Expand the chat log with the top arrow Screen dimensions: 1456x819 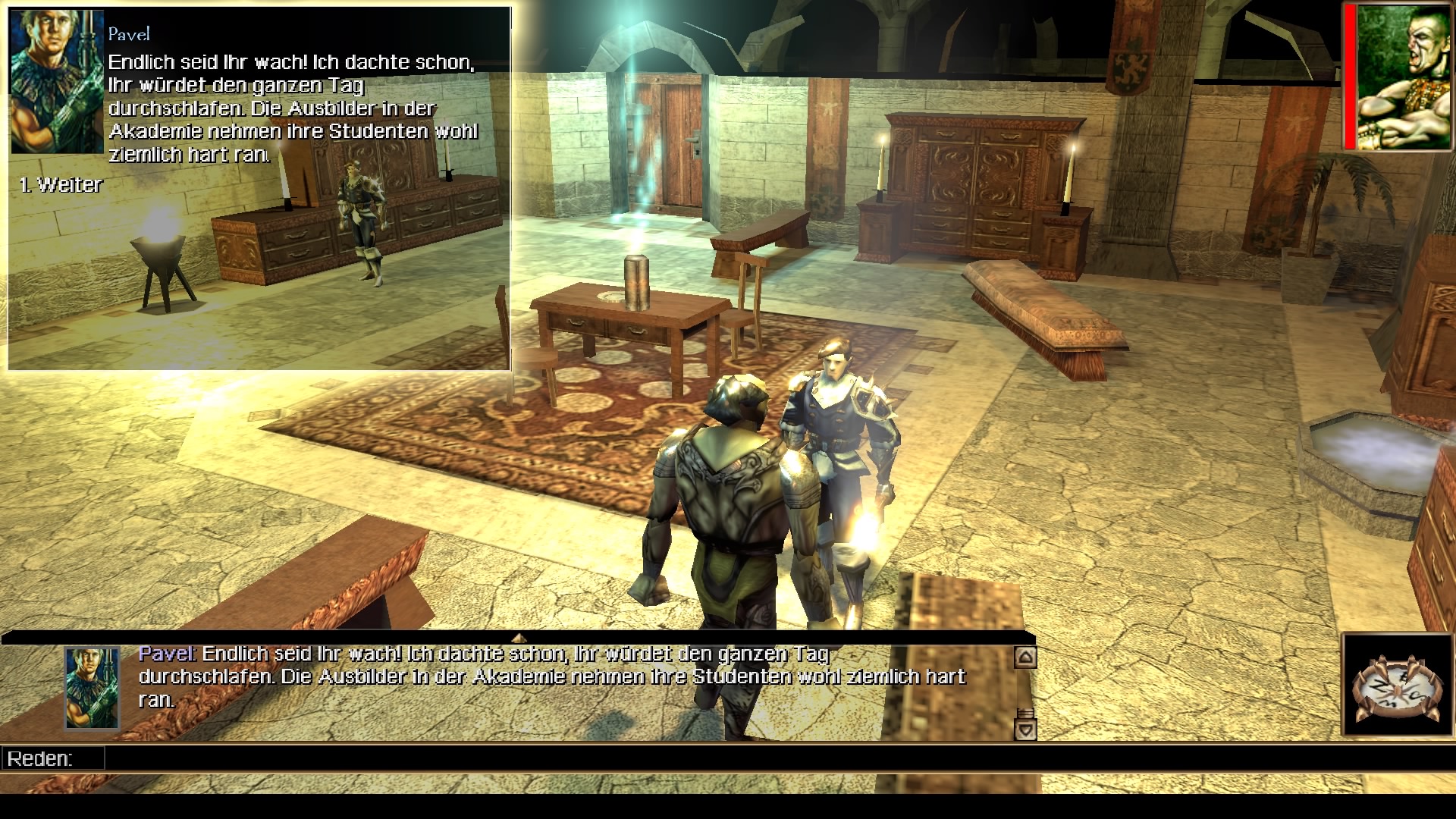tap(519, 638)
